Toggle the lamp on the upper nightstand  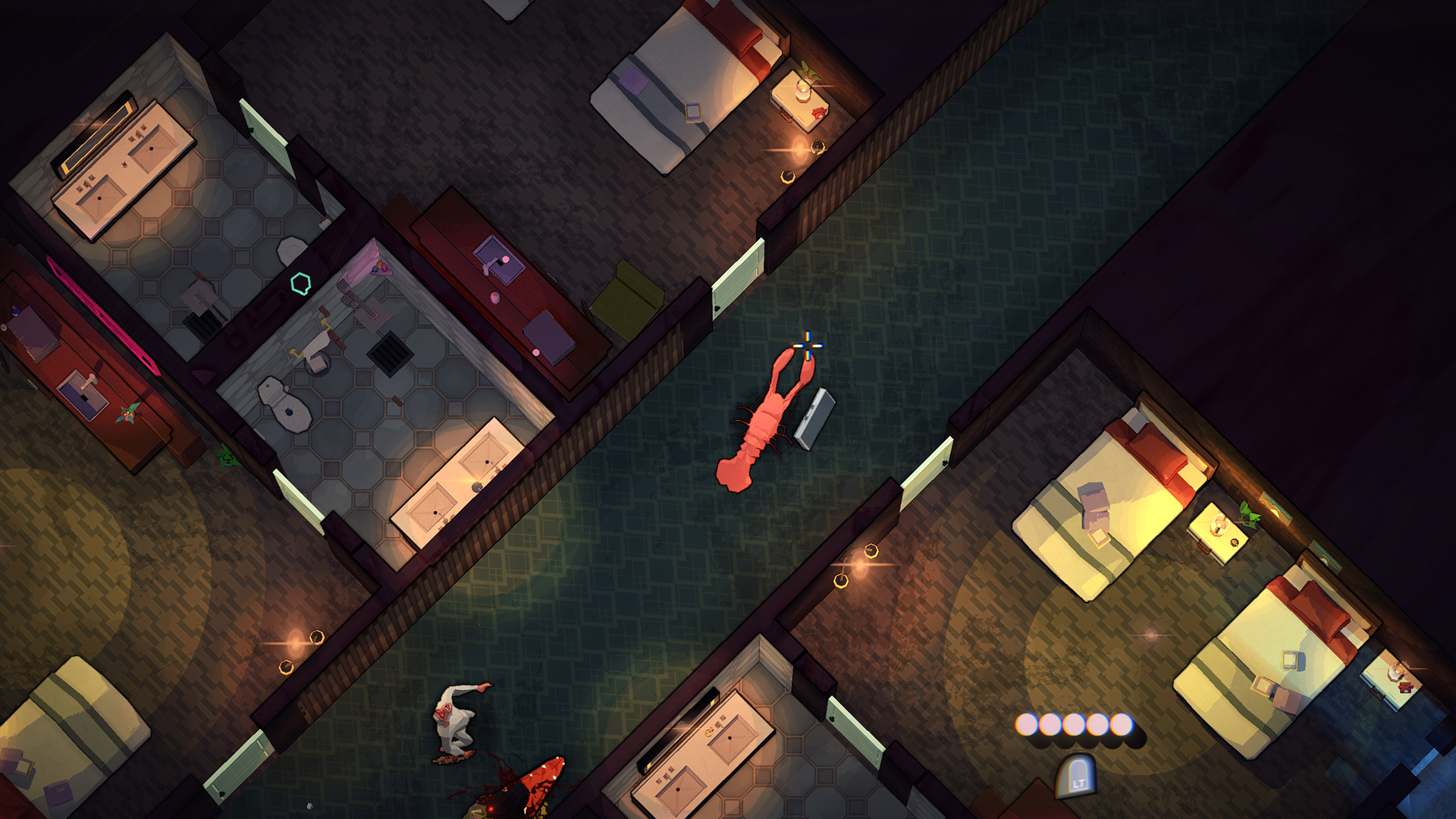point(803,89)
